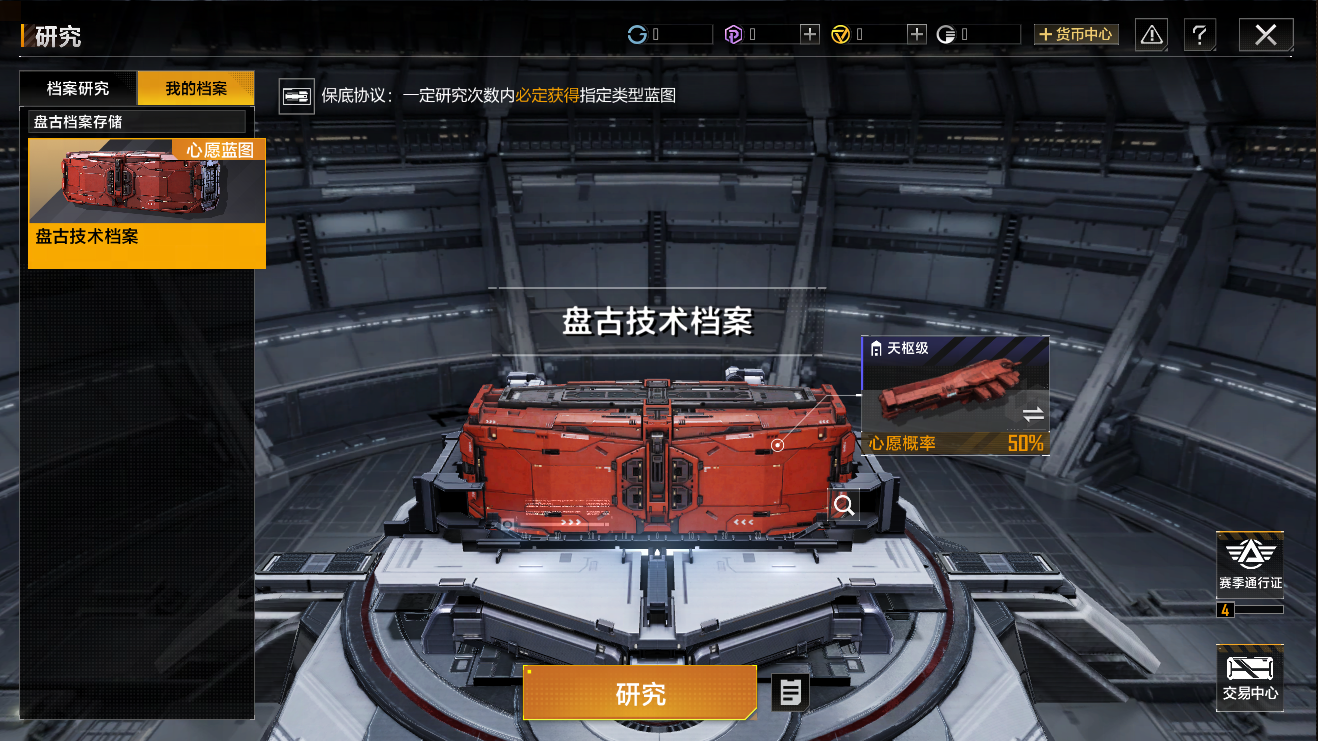
Task: Open the 货币中心 currency center
Action: coord(1076,35)
